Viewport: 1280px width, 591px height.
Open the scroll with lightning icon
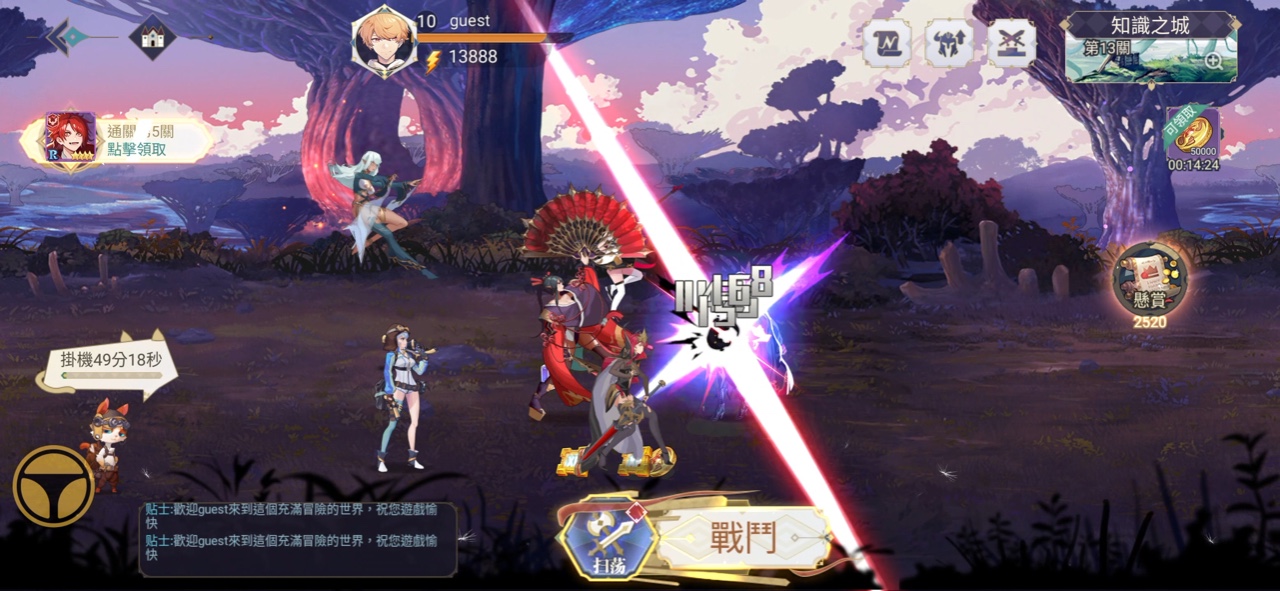coord(886,44)
